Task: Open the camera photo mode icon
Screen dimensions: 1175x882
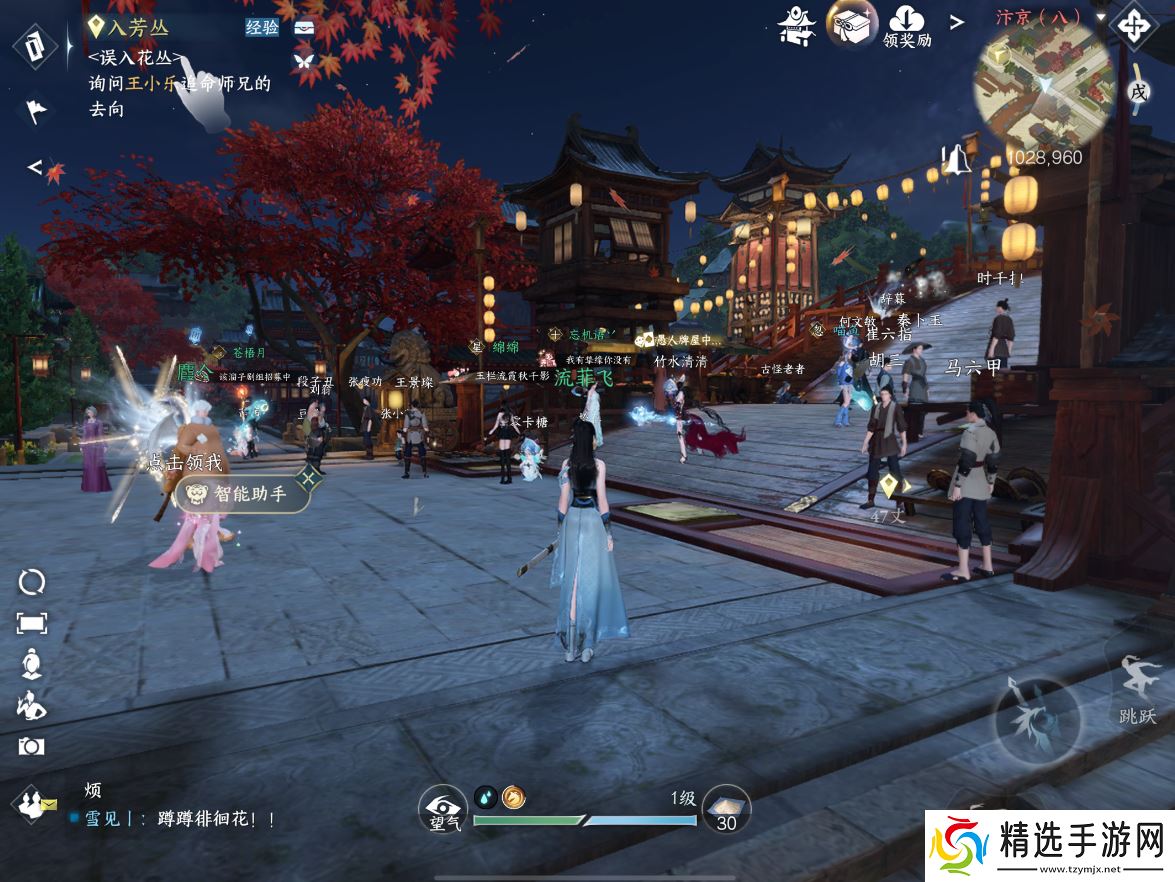Action: pyautogui.click(x=31, y=746)
